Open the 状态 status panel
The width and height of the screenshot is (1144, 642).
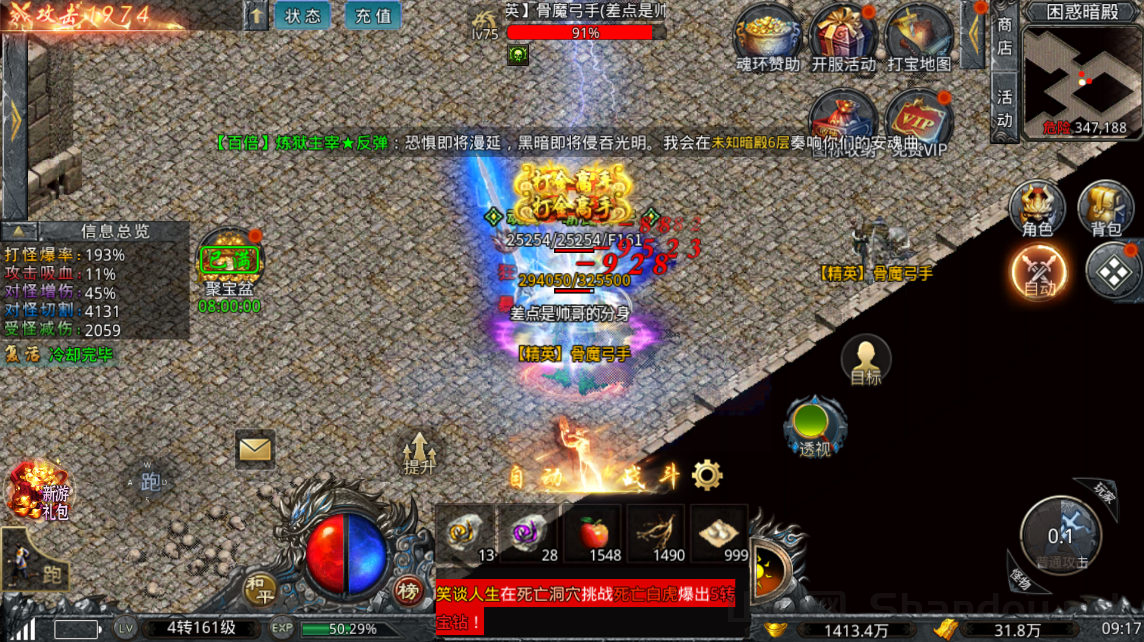pos(303,16)
